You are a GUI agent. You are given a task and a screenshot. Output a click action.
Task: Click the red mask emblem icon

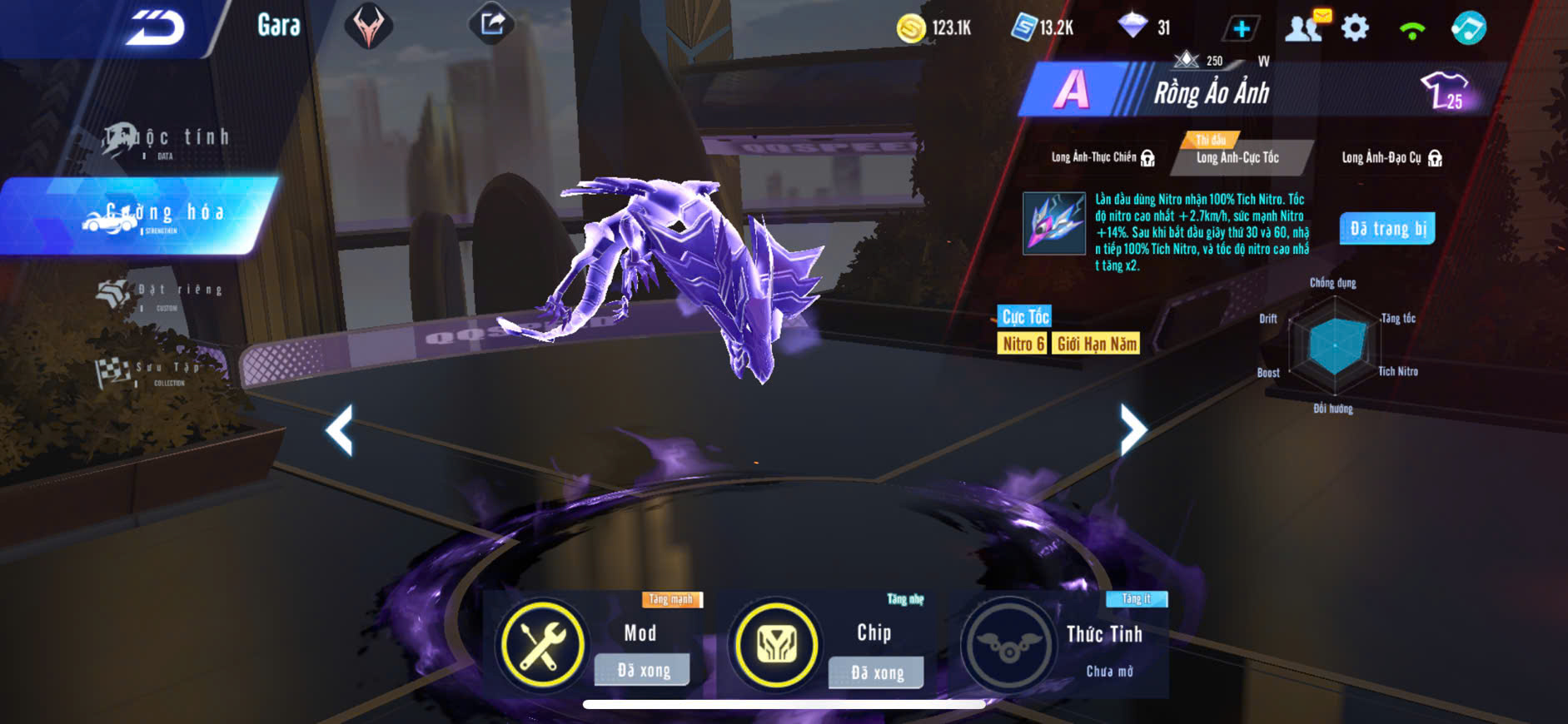click(368, 26)
